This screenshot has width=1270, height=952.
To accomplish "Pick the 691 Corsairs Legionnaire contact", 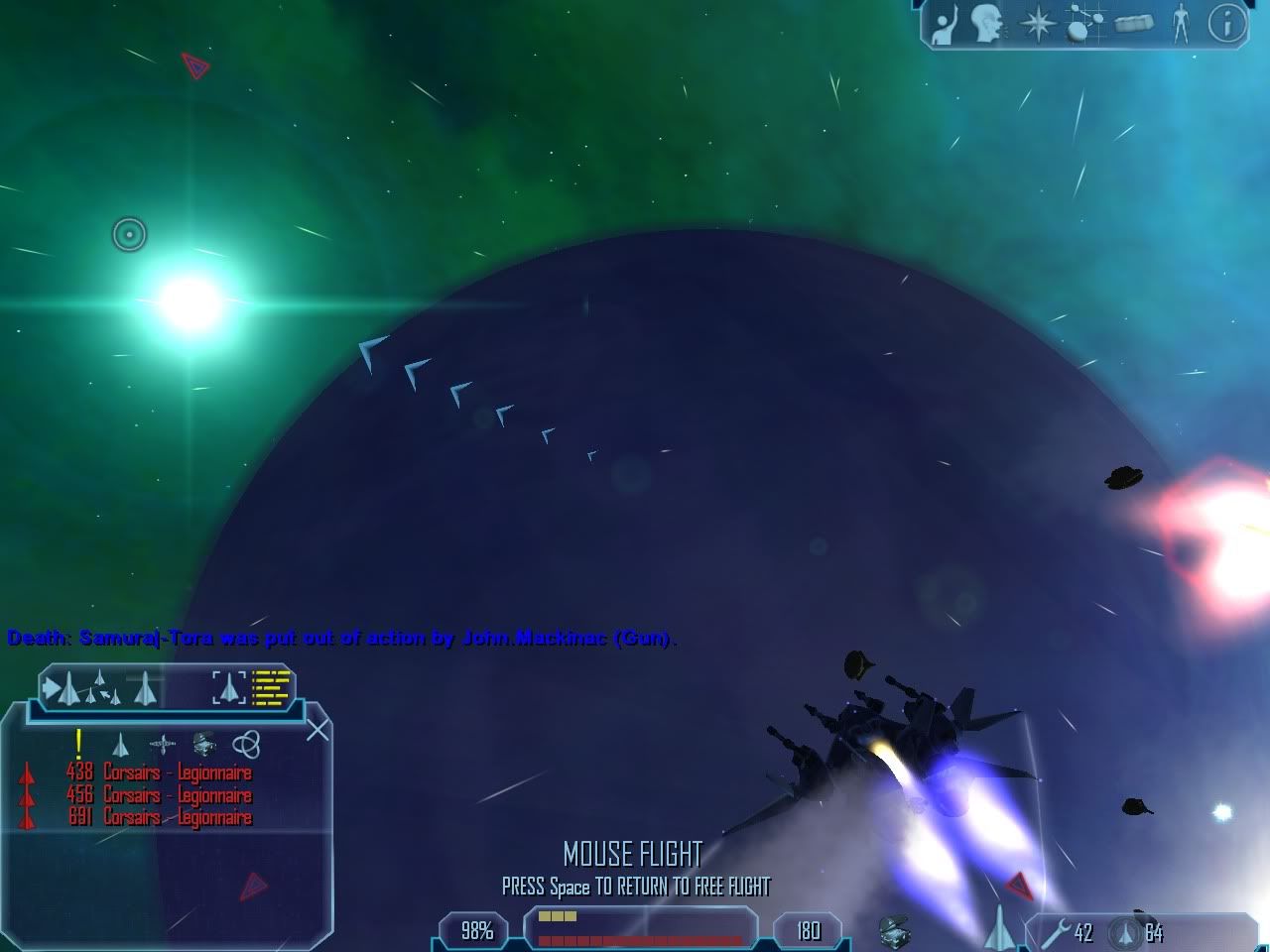I will [159, 818].
